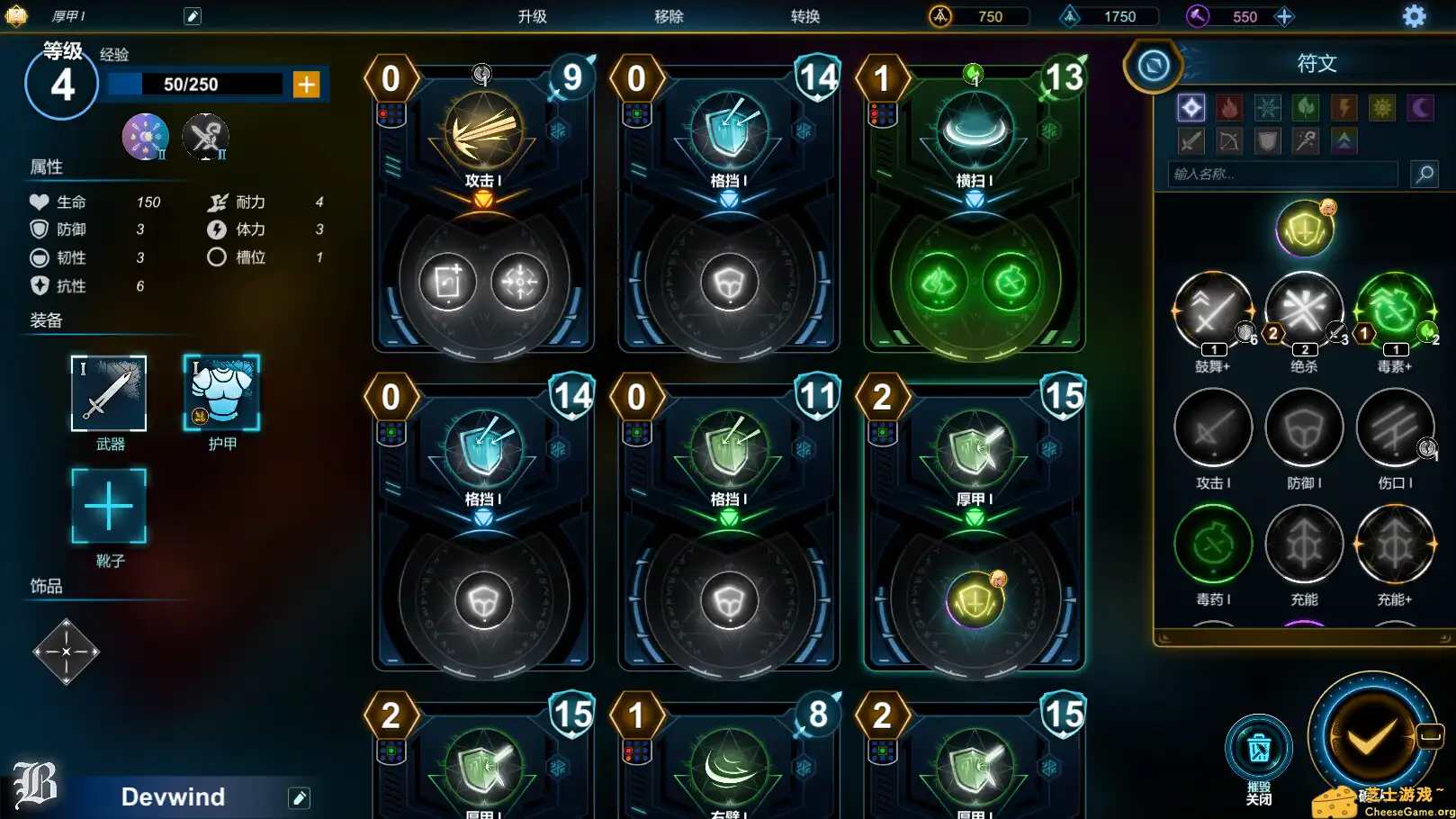
Task: Toggle the shield weapon type filter
Action: coord(1268,141)
